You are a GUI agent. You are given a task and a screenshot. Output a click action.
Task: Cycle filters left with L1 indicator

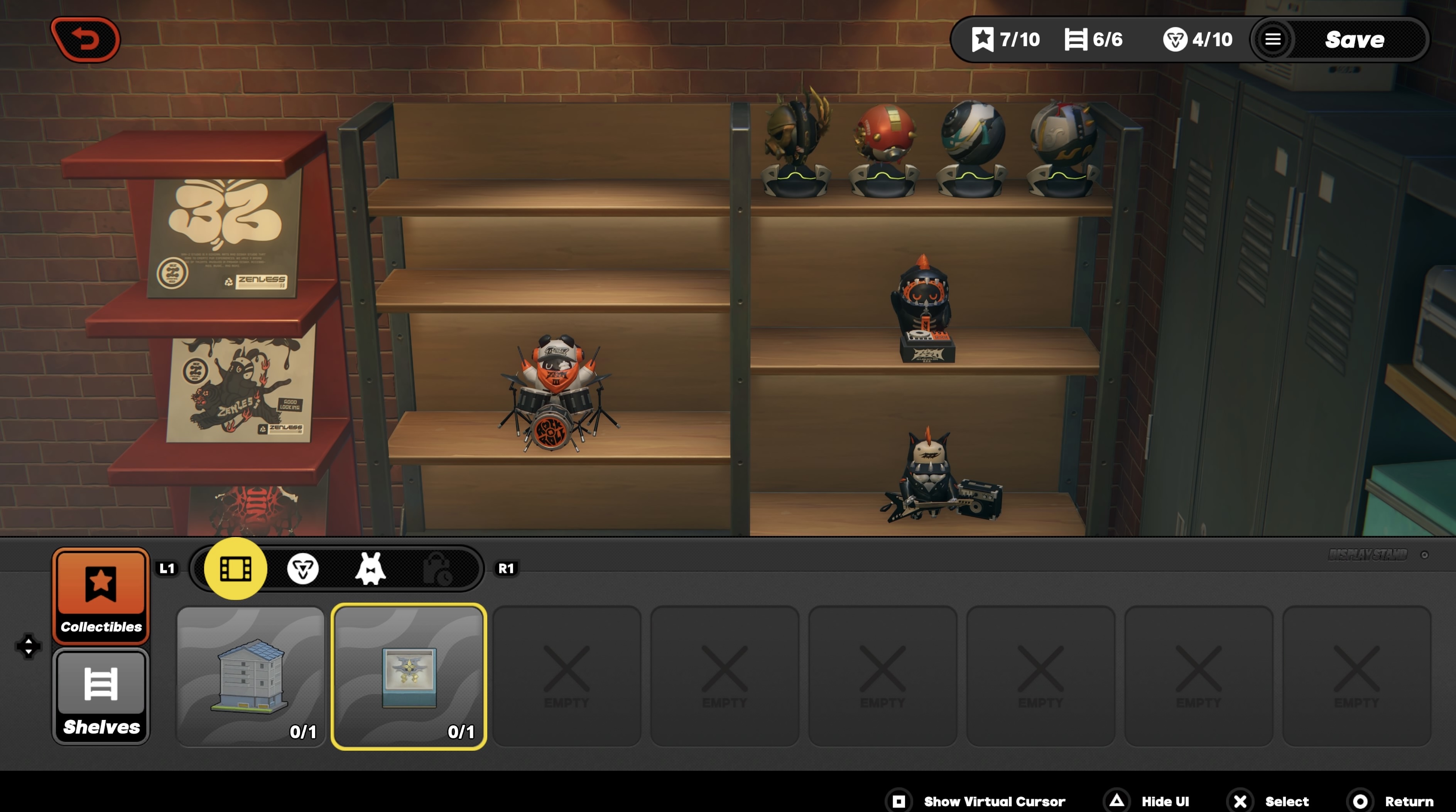(167, 568)
